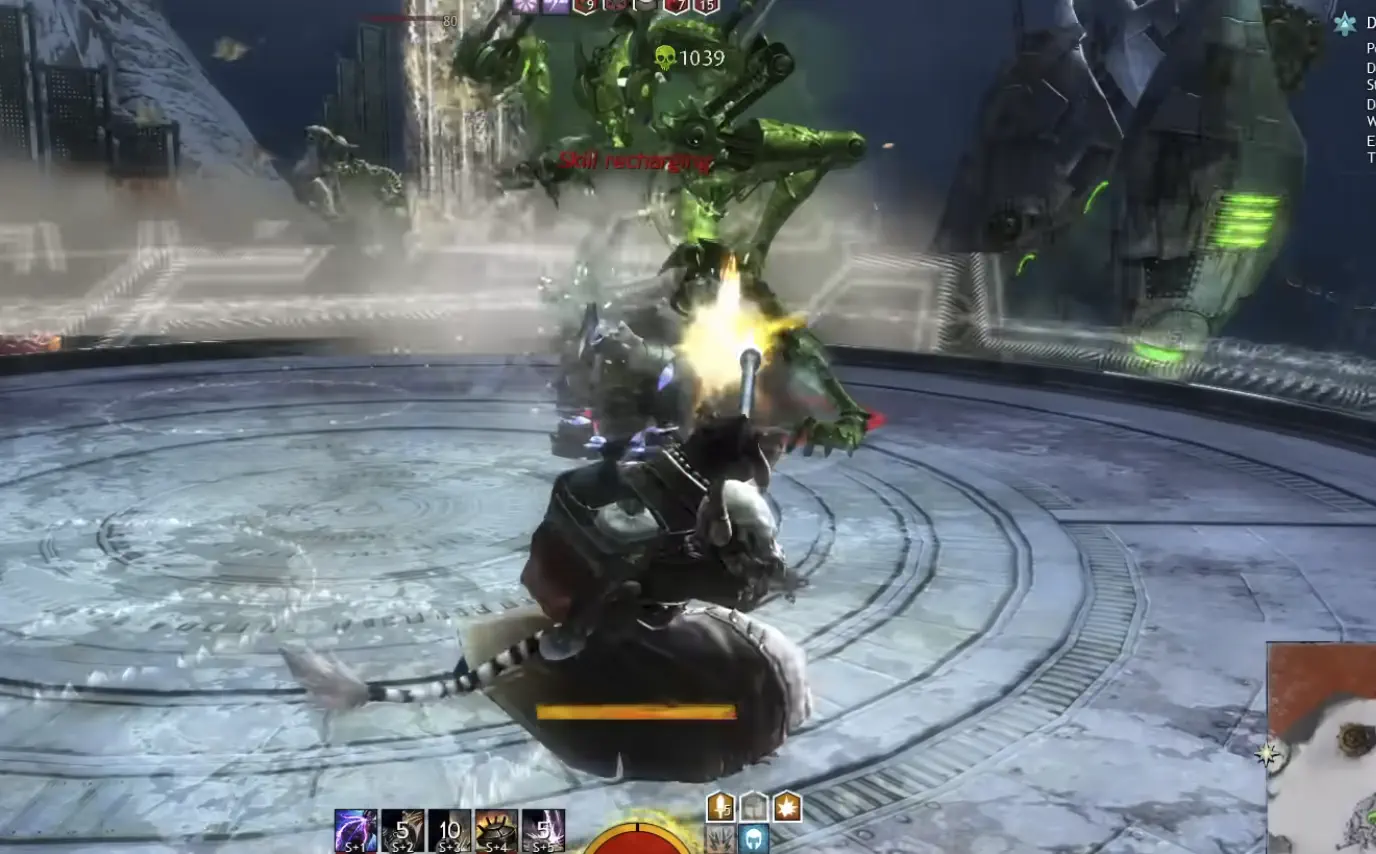
Task: Activate the S+1 lightning skill on the skill bar
Action: [x=354, y=828]
